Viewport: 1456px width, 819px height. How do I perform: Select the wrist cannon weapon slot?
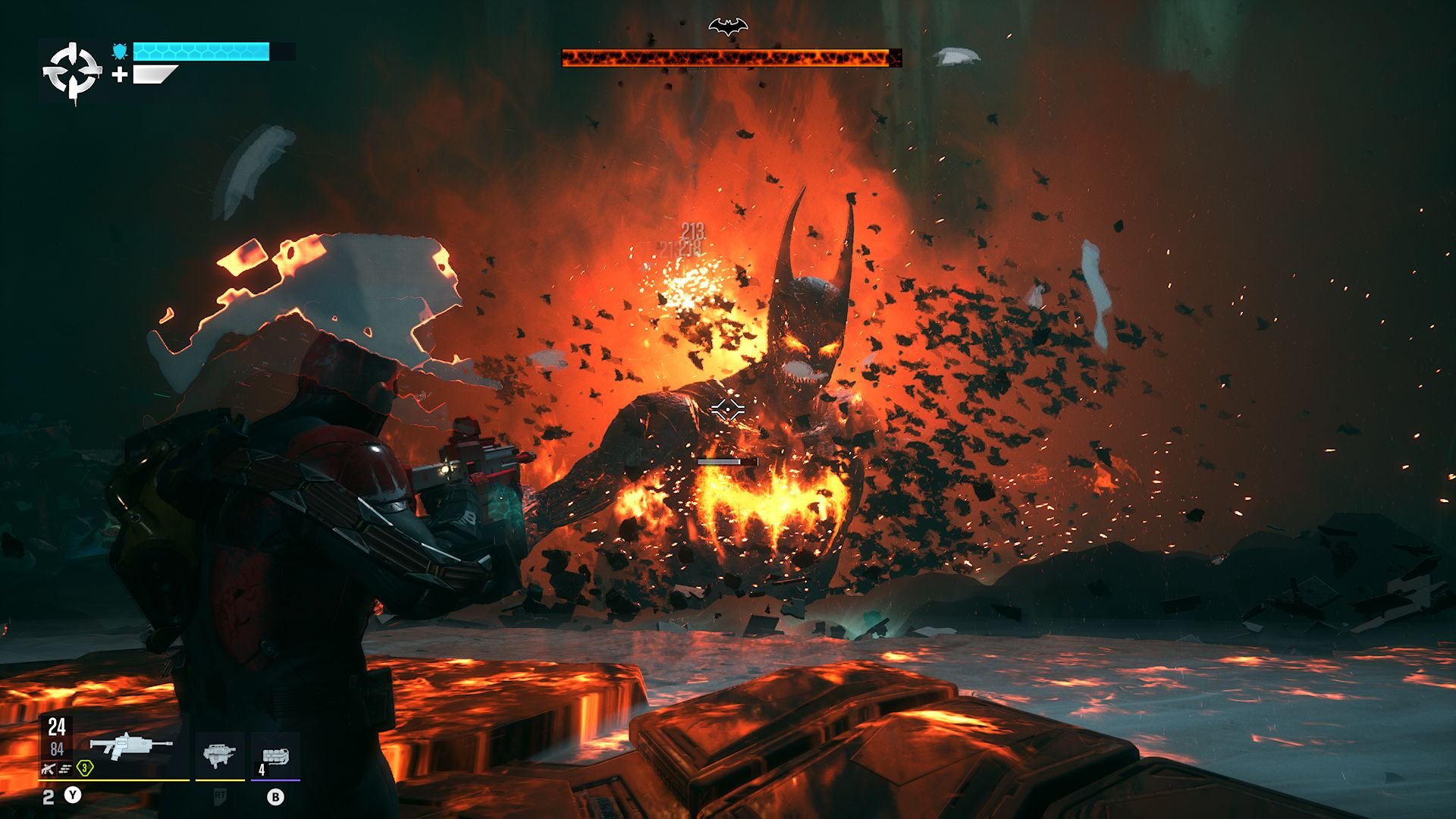[219, 755]
